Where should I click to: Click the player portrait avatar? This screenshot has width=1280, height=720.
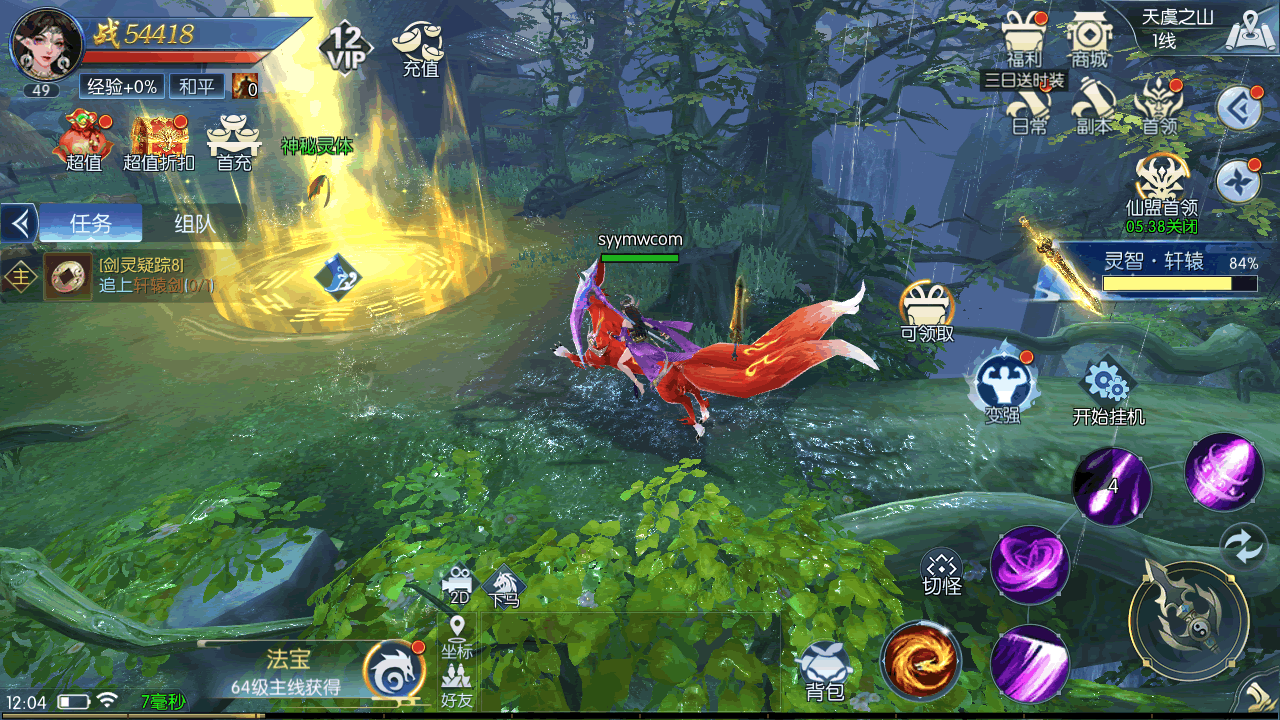coord(45,45)
